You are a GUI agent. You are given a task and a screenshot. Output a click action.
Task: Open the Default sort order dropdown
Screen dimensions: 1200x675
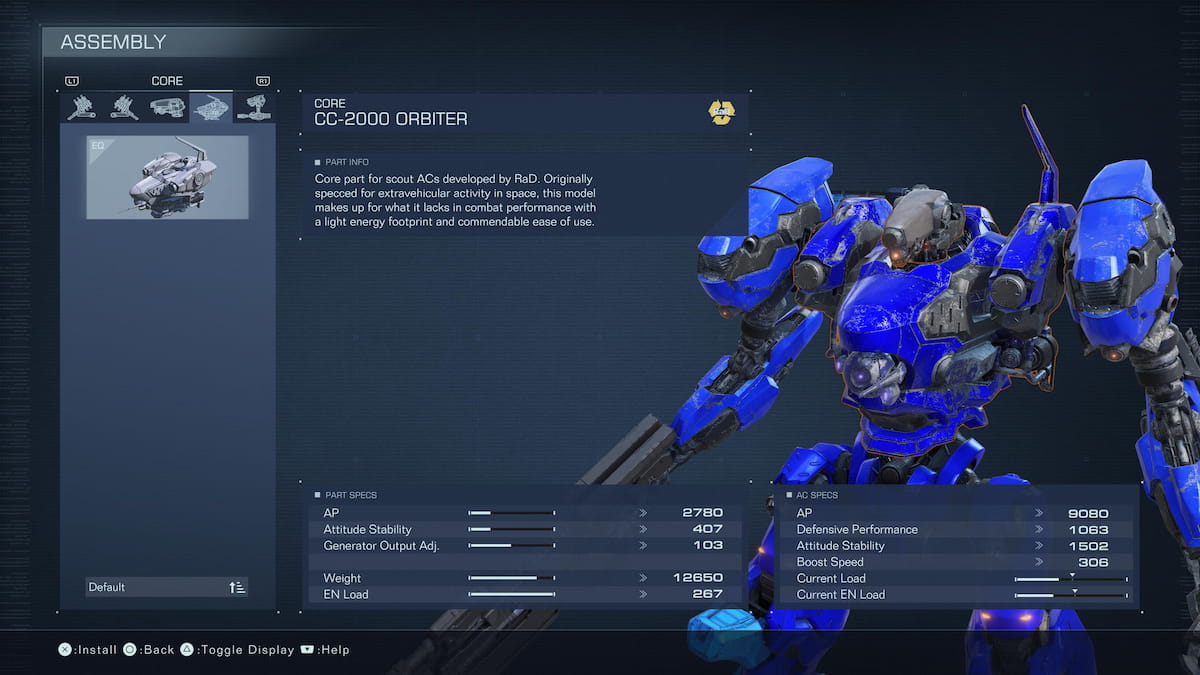pyautogui.click(x=167, y=587)
